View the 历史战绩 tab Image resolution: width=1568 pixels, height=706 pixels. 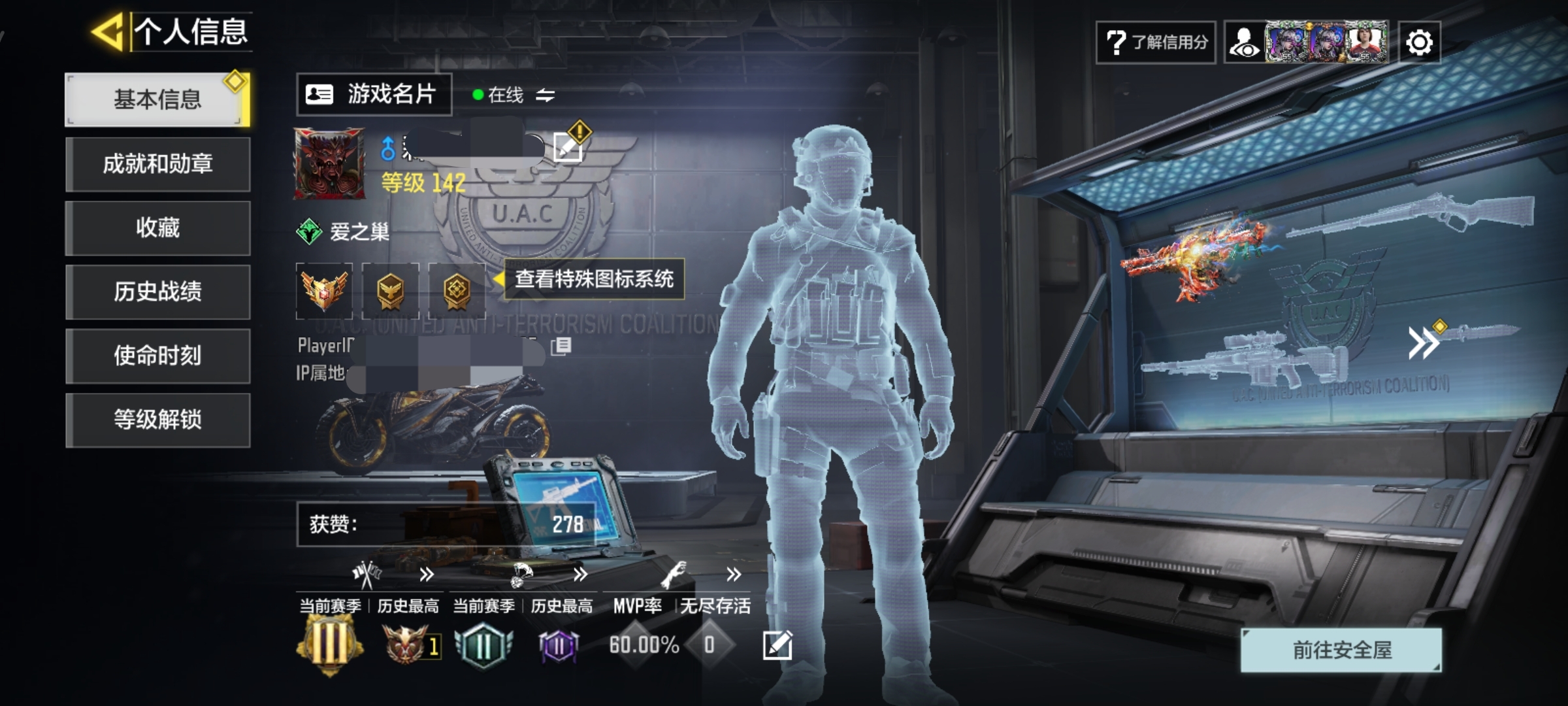157,292
